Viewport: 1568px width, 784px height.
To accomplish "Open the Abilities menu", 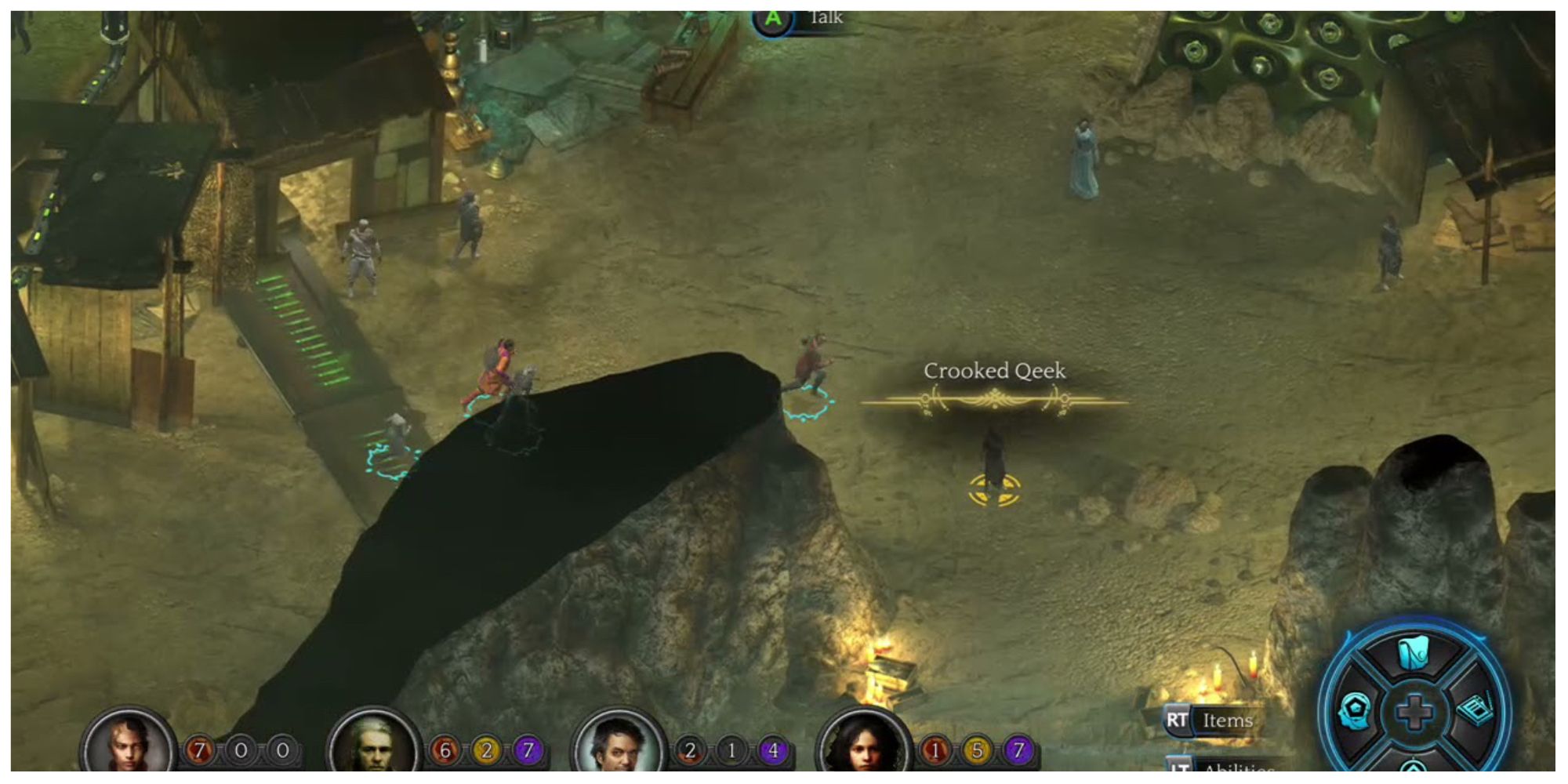I will [x=1239, y=768].
